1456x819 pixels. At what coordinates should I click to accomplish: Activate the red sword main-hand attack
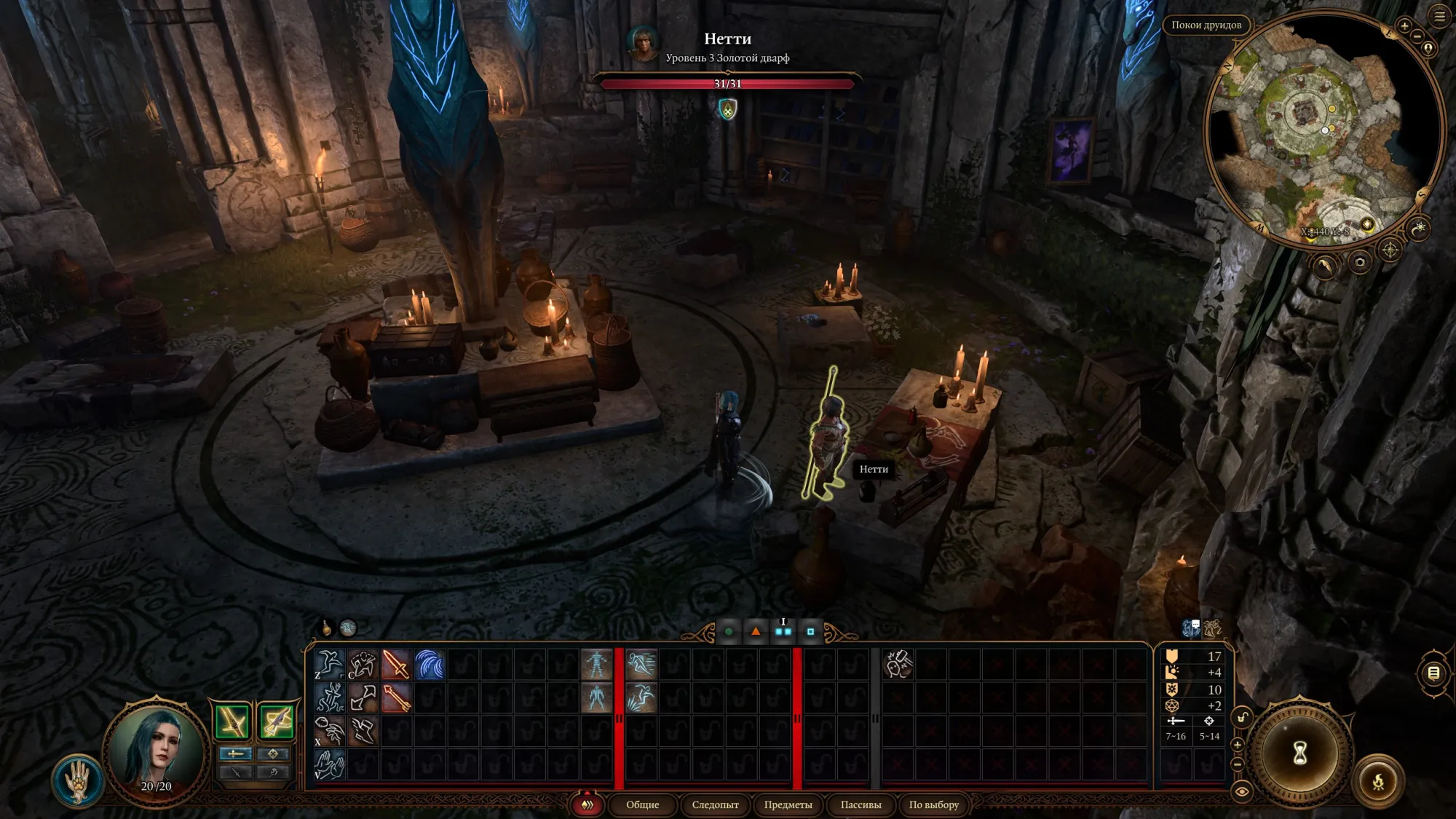[396, 665]
